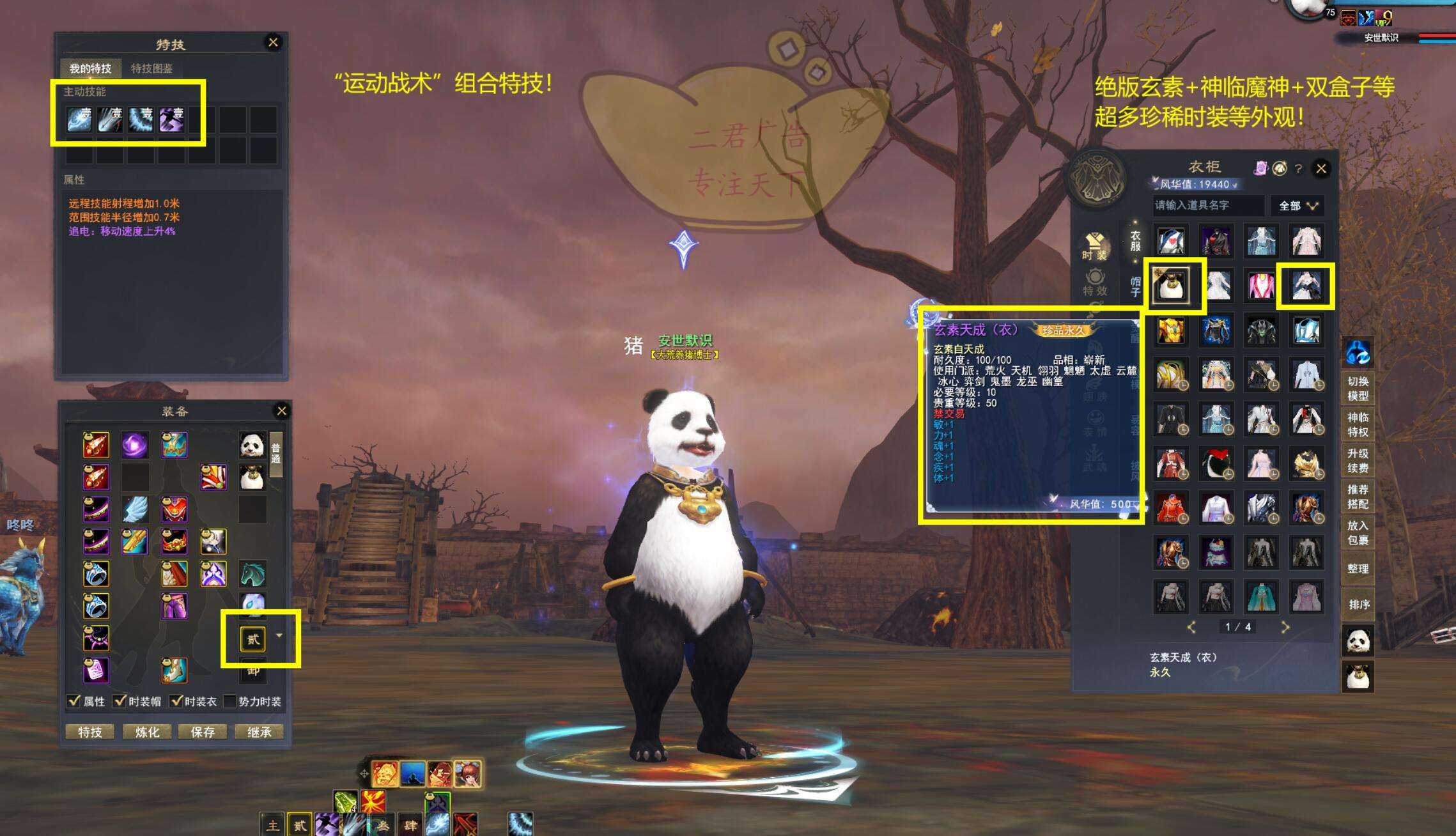Switch to the 特技图鉴 tab
The height and width of the screenshot is (836, 1456).
tap(151, 68)
